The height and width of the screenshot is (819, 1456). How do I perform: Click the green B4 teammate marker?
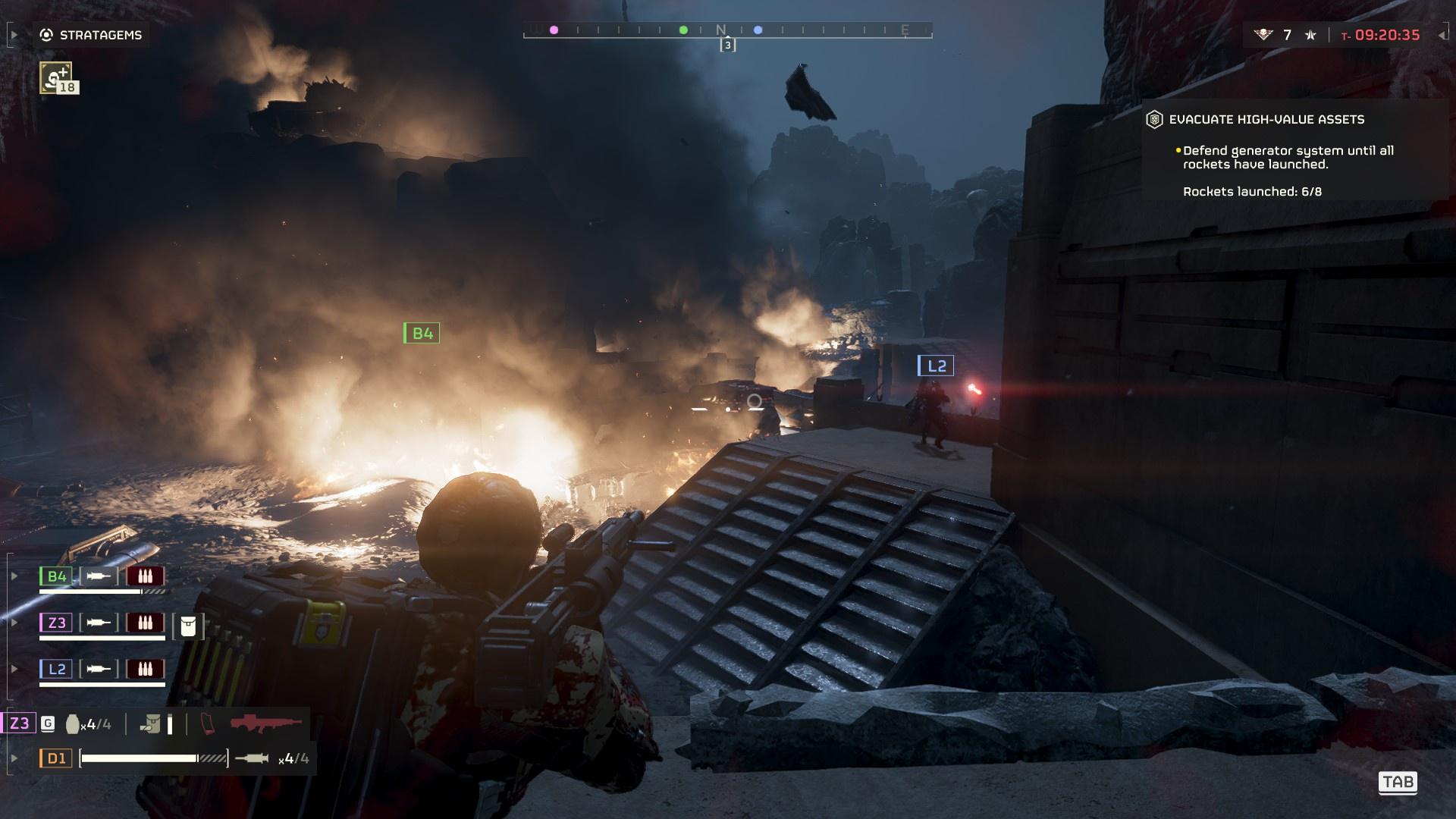422,333
